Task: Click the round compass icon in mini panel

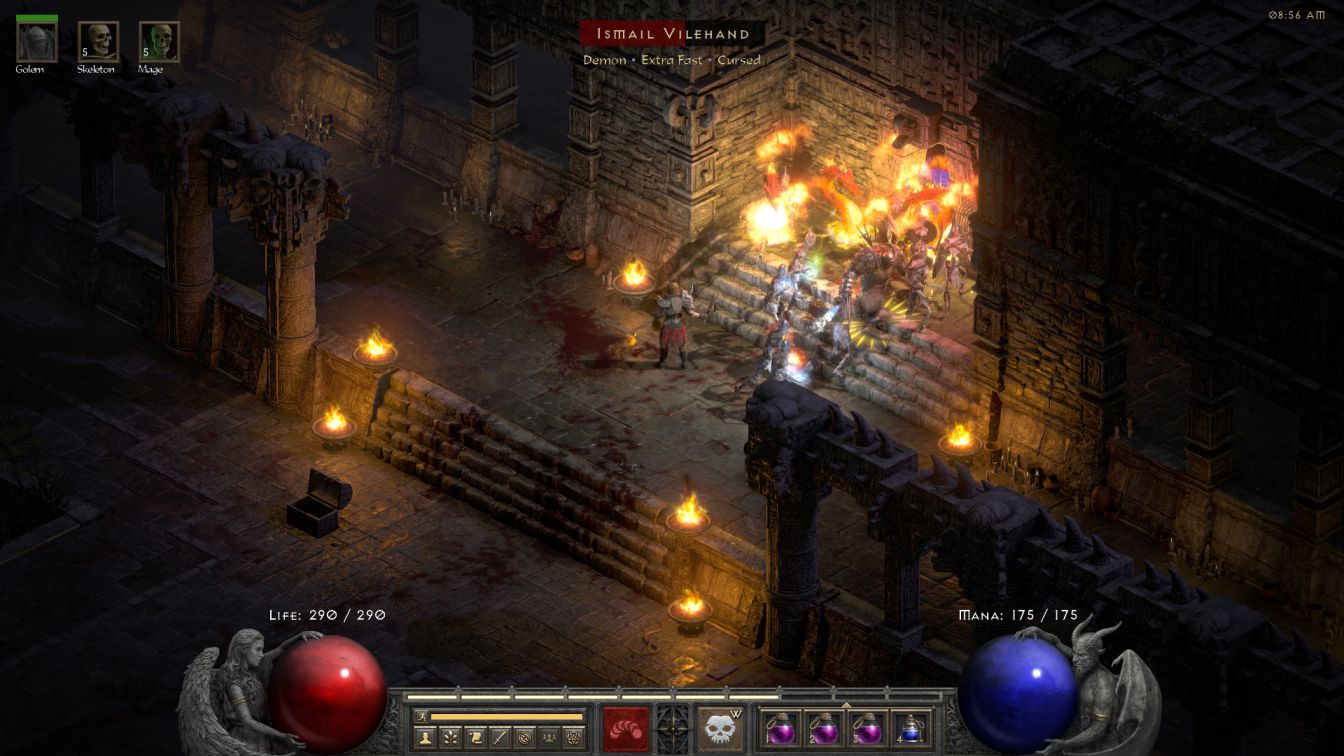Action: click(x=525, y=738)
